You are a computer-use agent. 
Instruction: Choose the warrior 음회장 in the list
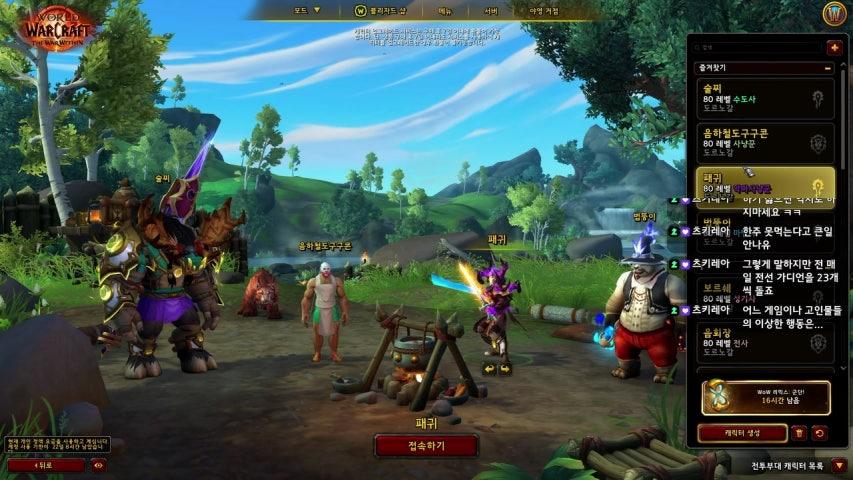[765, 345]
